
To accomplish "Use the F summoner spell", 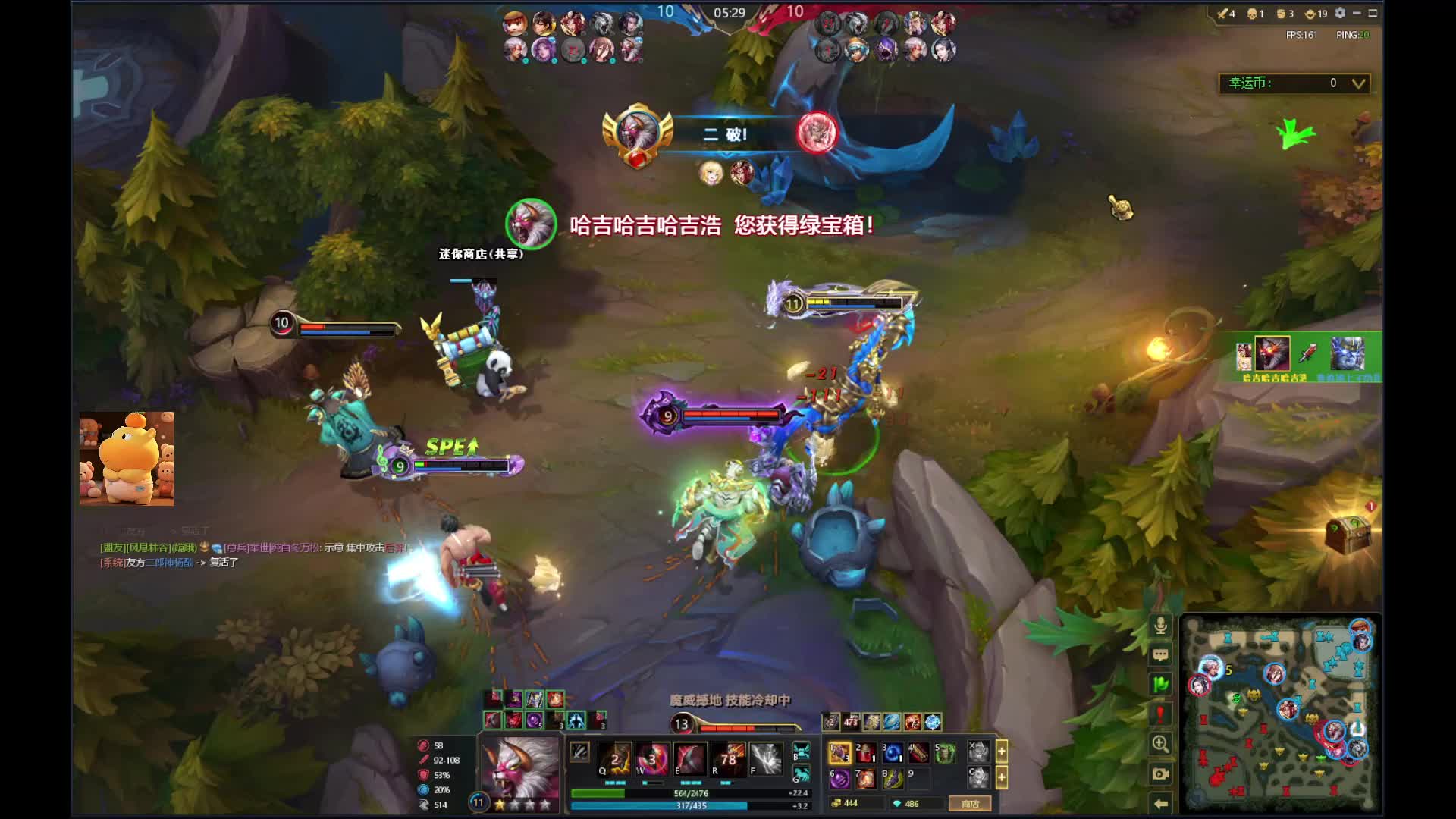I will (766, 758).
